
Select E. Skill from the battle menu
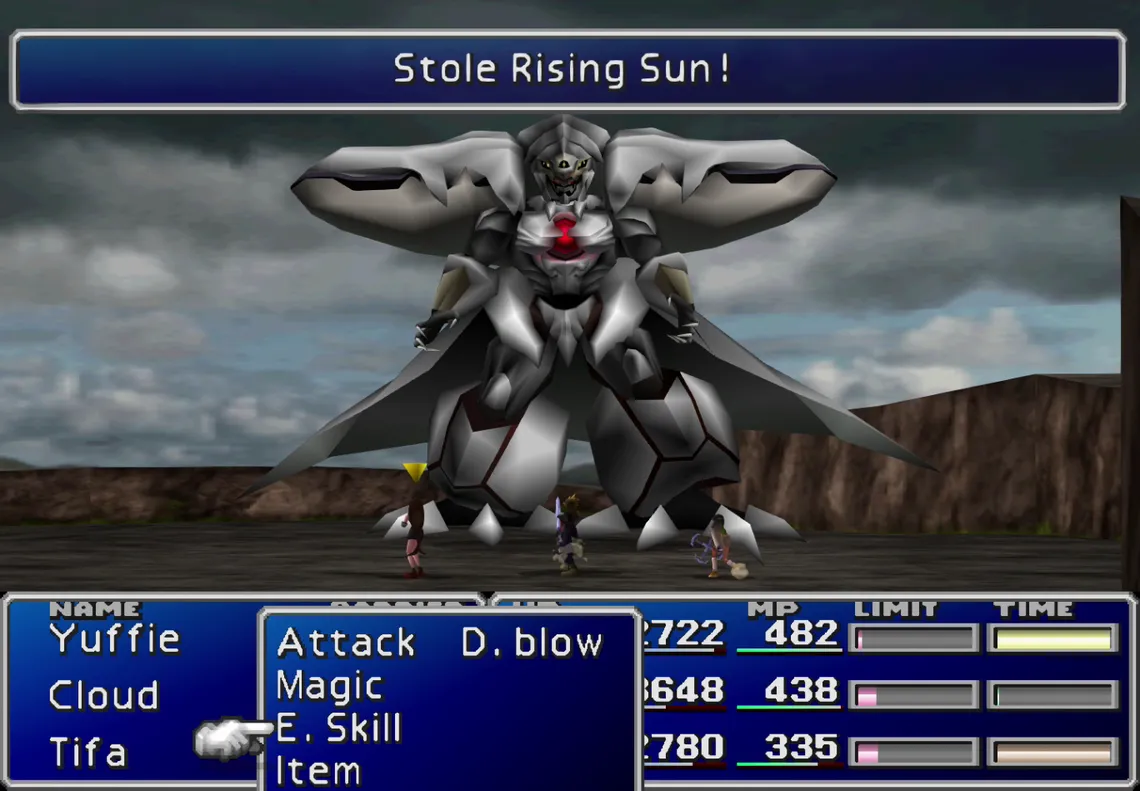point(338,729)
